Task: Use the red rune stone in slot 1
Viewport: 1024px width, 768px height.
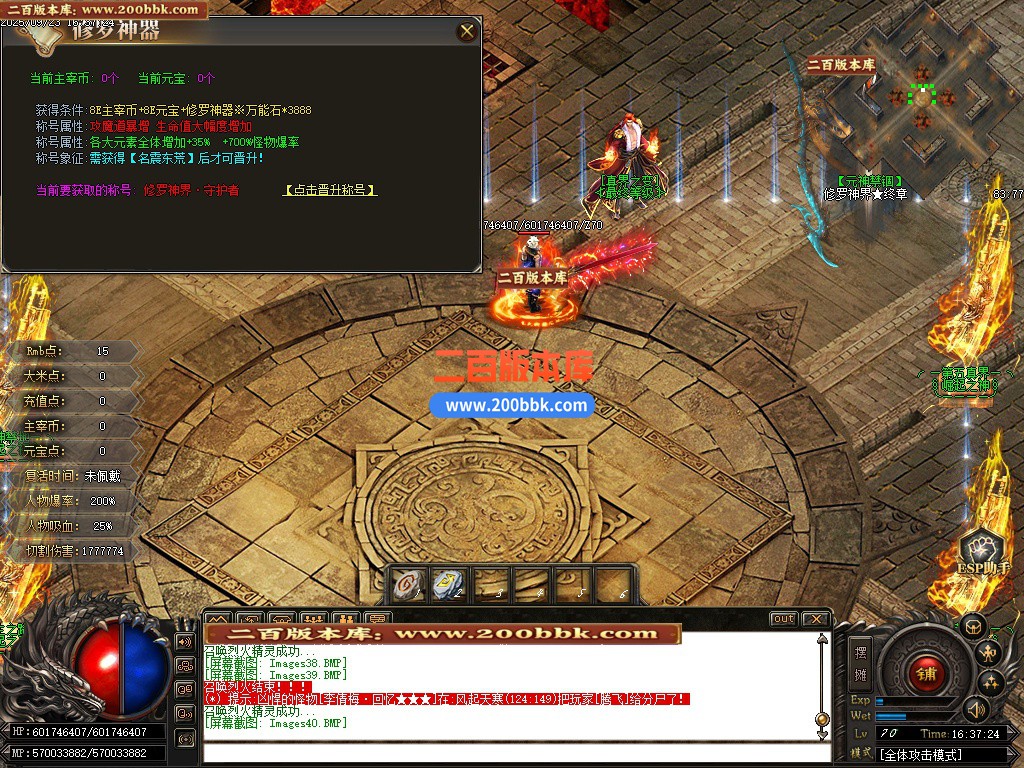Action: pos(406,584)
